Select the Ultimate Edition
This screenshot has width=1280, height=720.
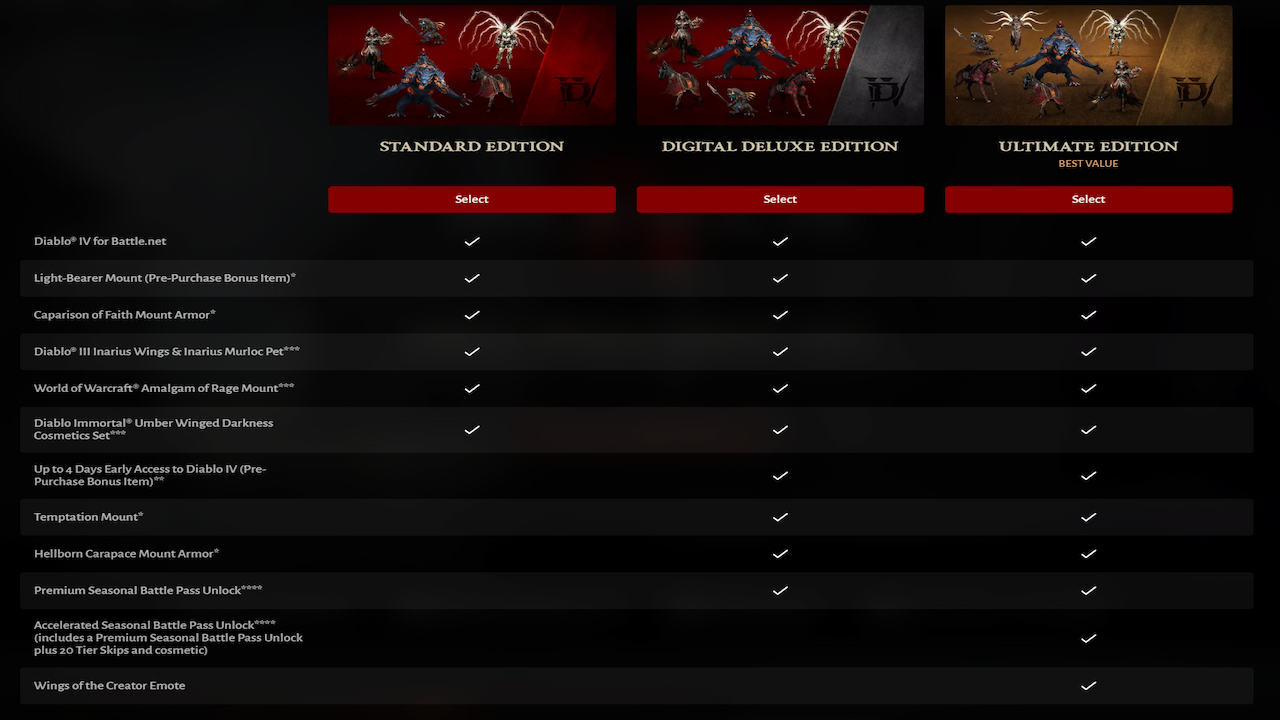pyautogui.click(x=1088, y=199)
